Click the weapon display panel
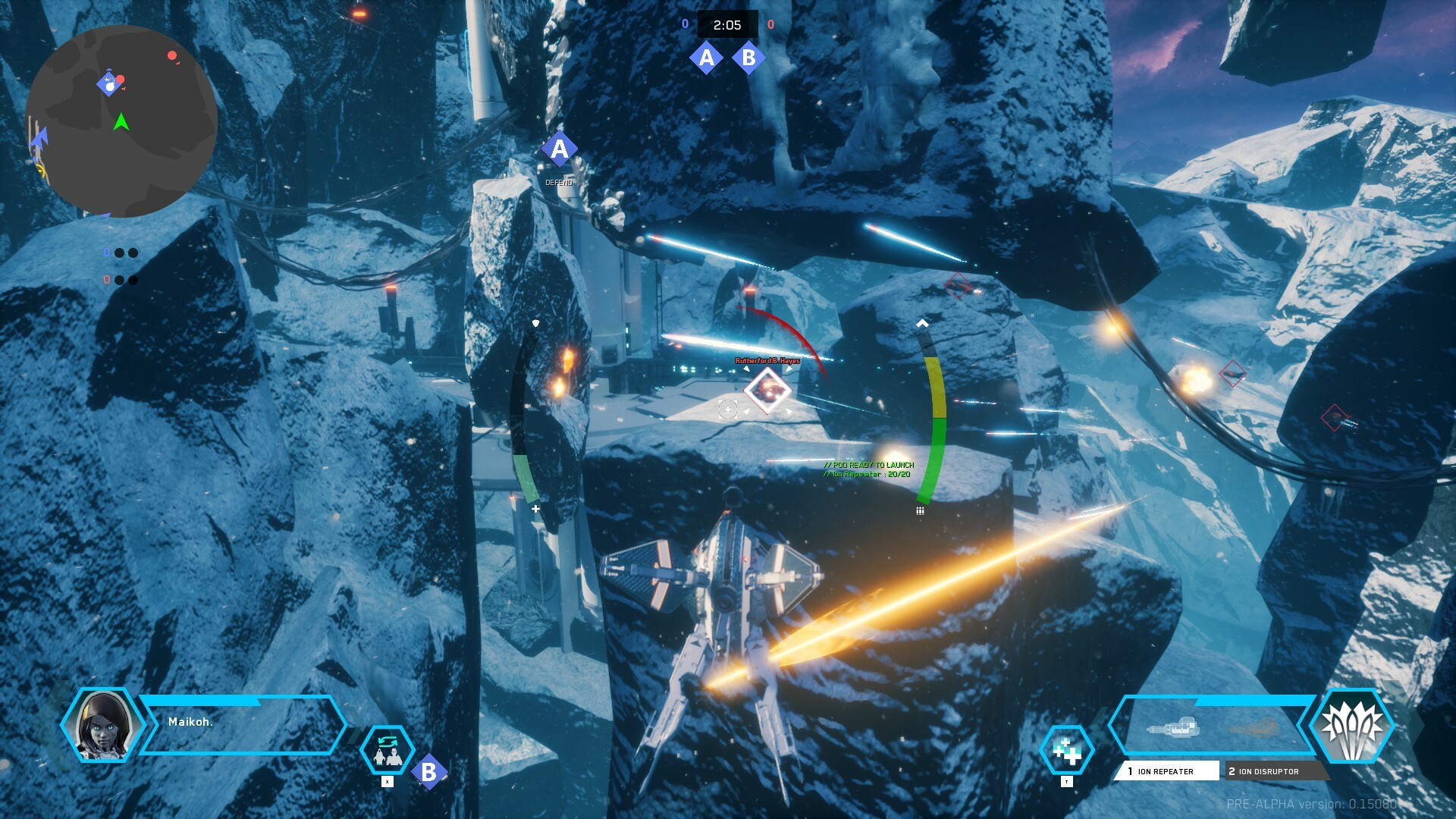 click(1210, 726)
